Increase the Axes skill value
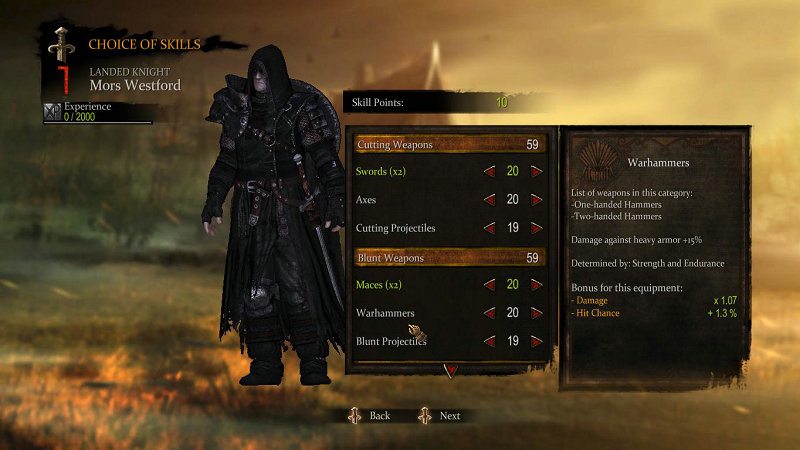The height and width of the screenshot is (450, 800). (x=537, y=200)
